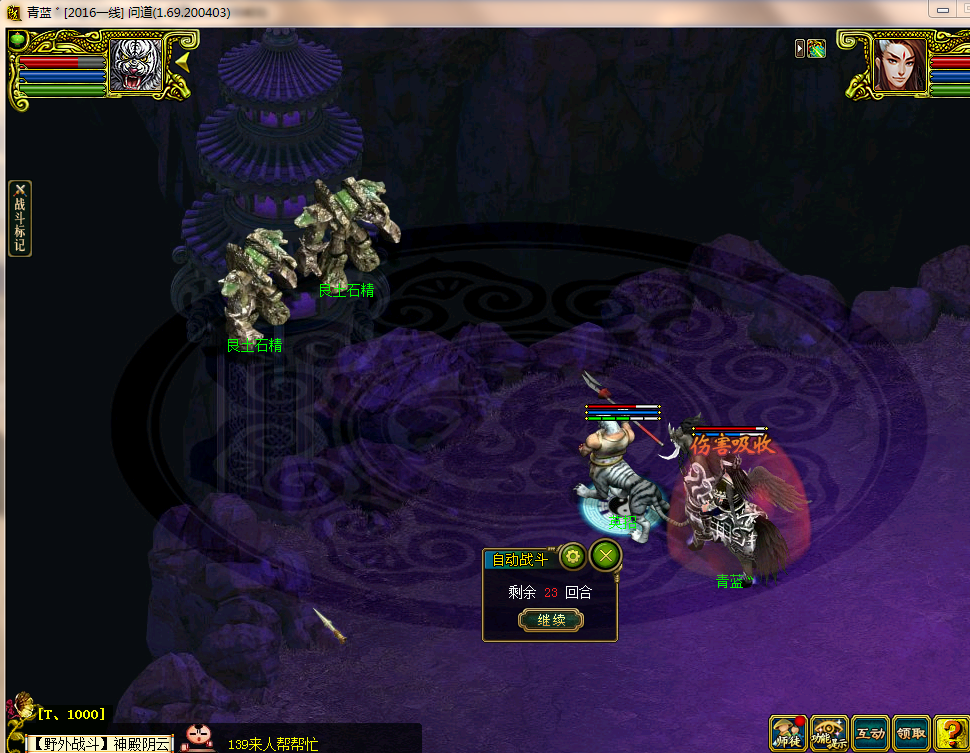The image size is (970, 753).
Task: Click the 野外战斗 神殿阴云 chat channel label
Action: click(x=99, y=743)
